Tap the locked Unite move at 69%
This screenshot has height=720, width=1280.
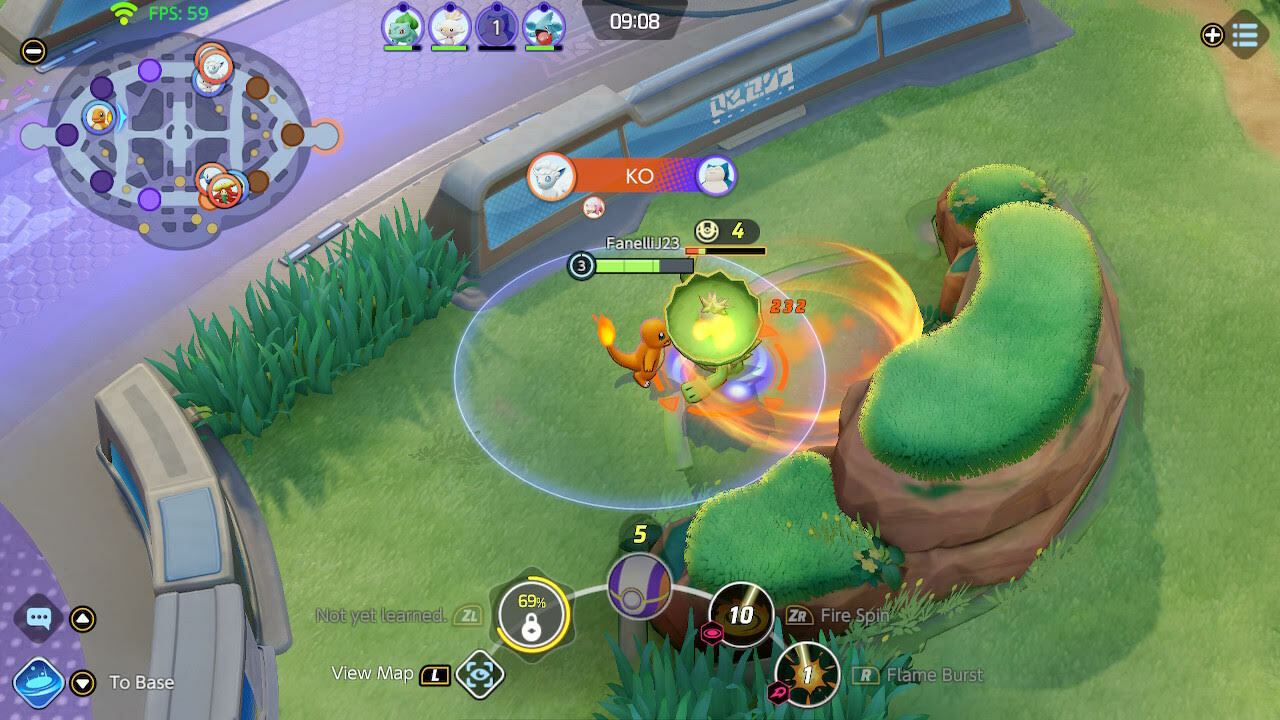click(531, 616)
